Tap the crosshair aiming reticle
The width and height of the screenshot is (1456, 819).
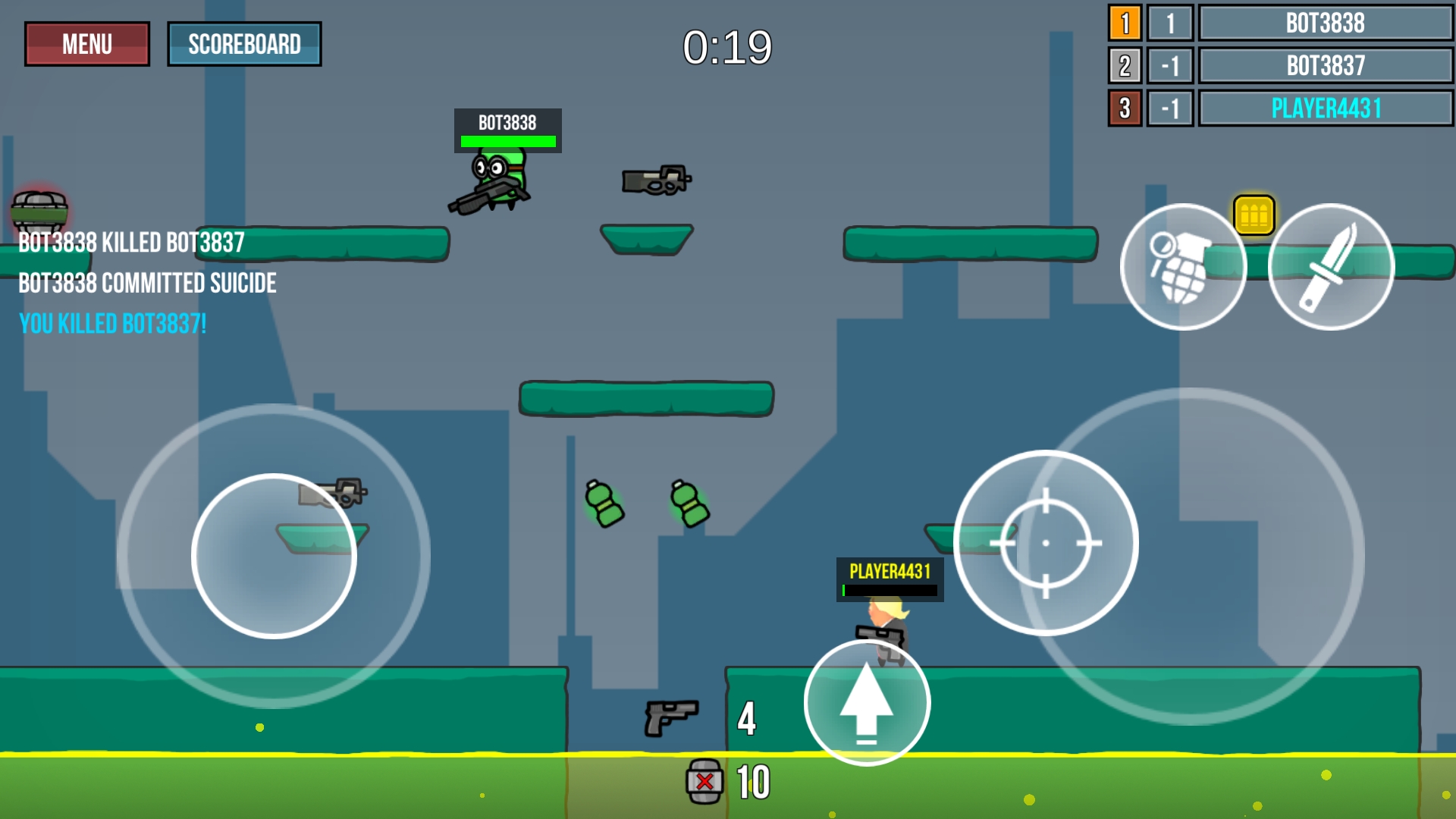[x=1047, y=543]
